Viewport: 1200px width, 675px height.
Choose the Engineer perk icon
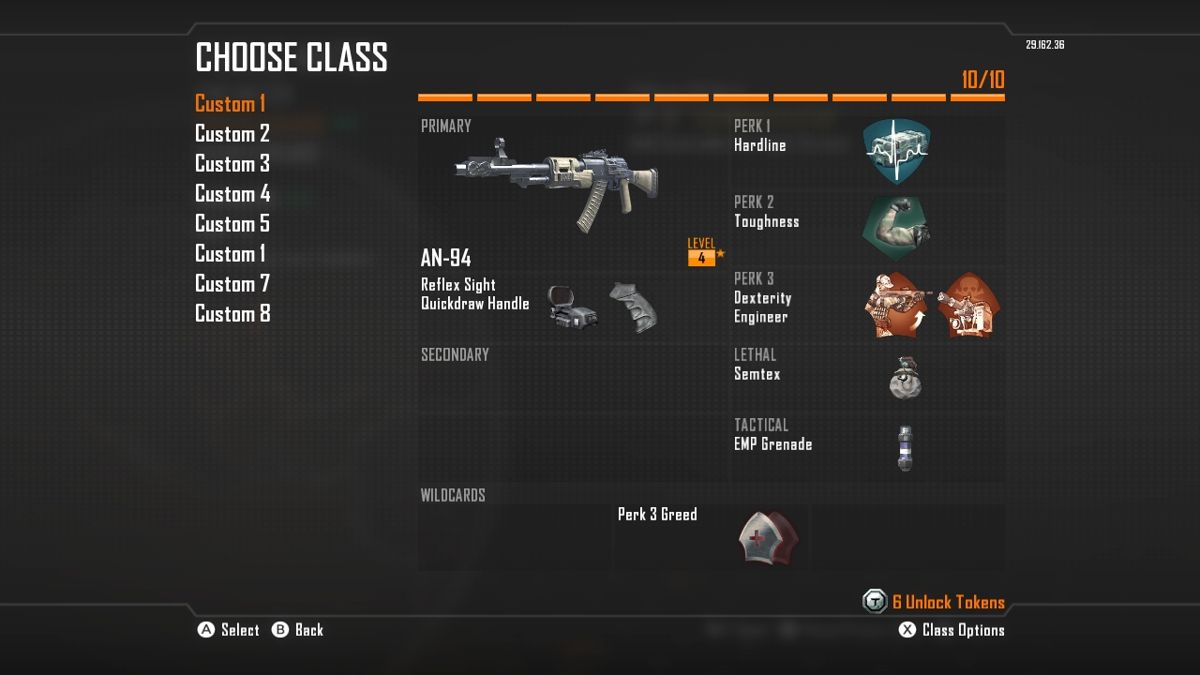[968, 305]
